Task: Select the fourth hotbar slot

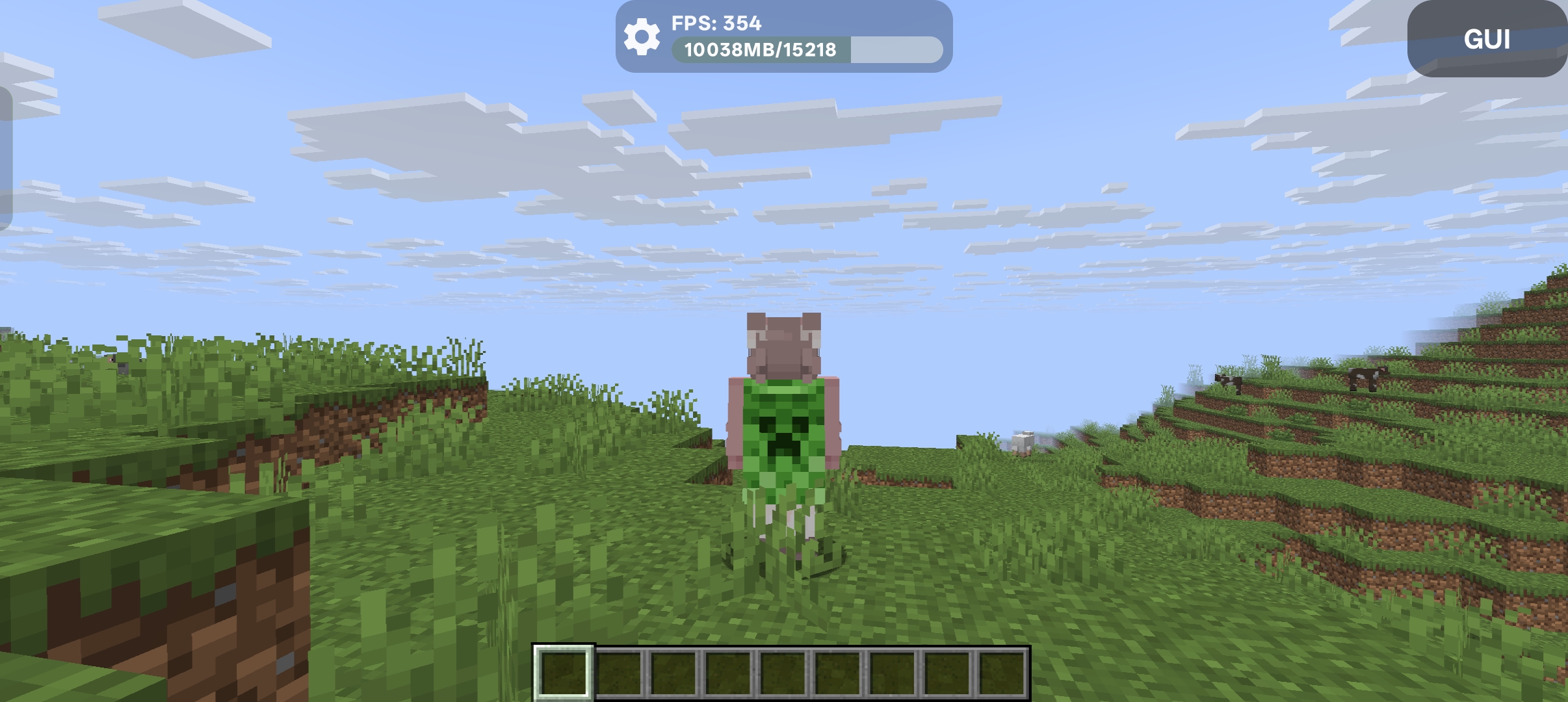Action: [727, 673]
